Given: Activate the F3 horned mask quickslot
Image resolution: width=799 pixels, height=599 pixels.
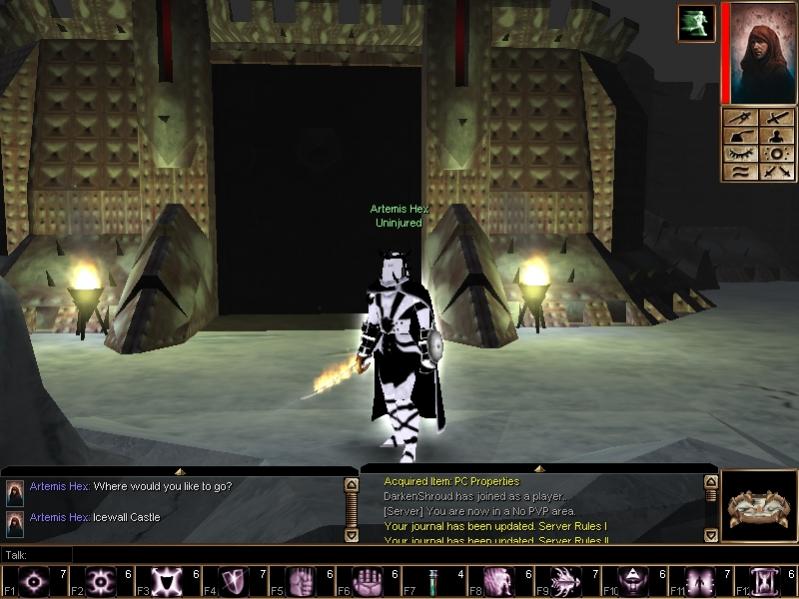Looking at the screenshot, I should point(166,581).
